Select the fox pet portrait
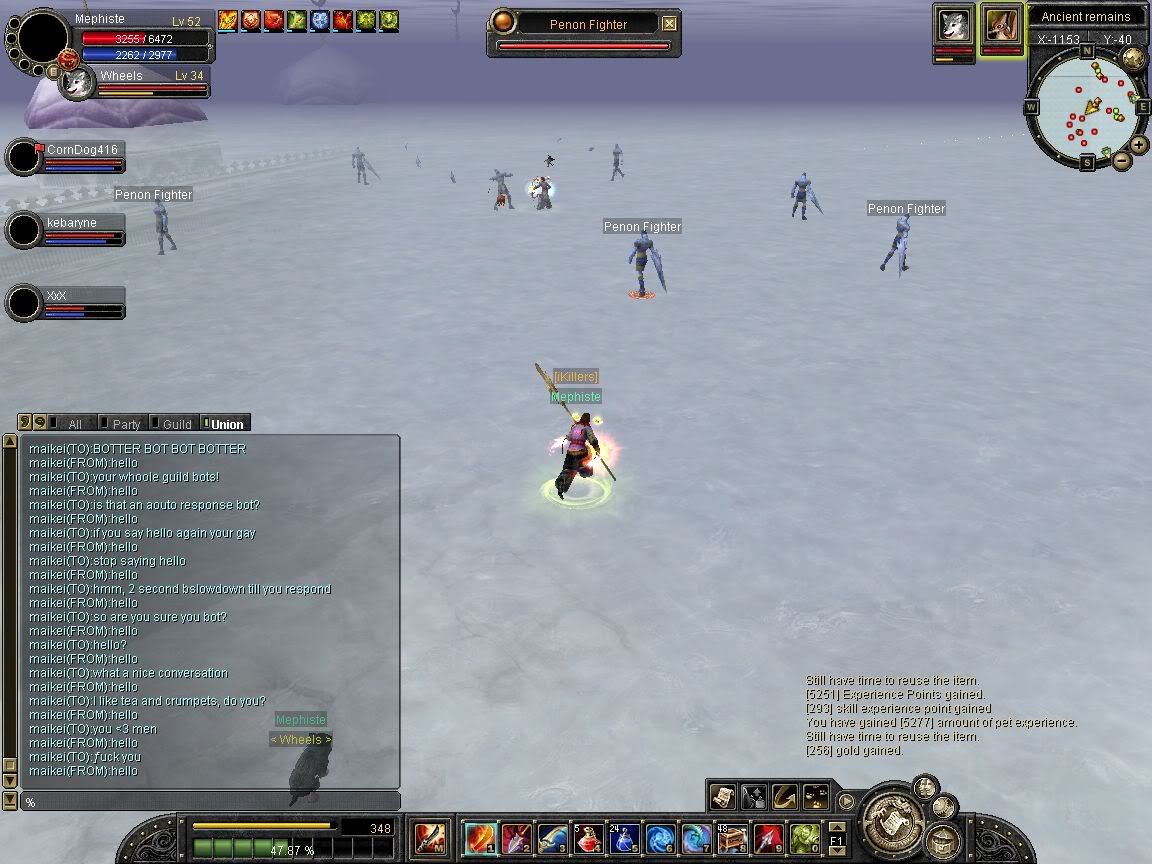The image size is (1152, 864). pyautogui.click(x=1001, y=25)
